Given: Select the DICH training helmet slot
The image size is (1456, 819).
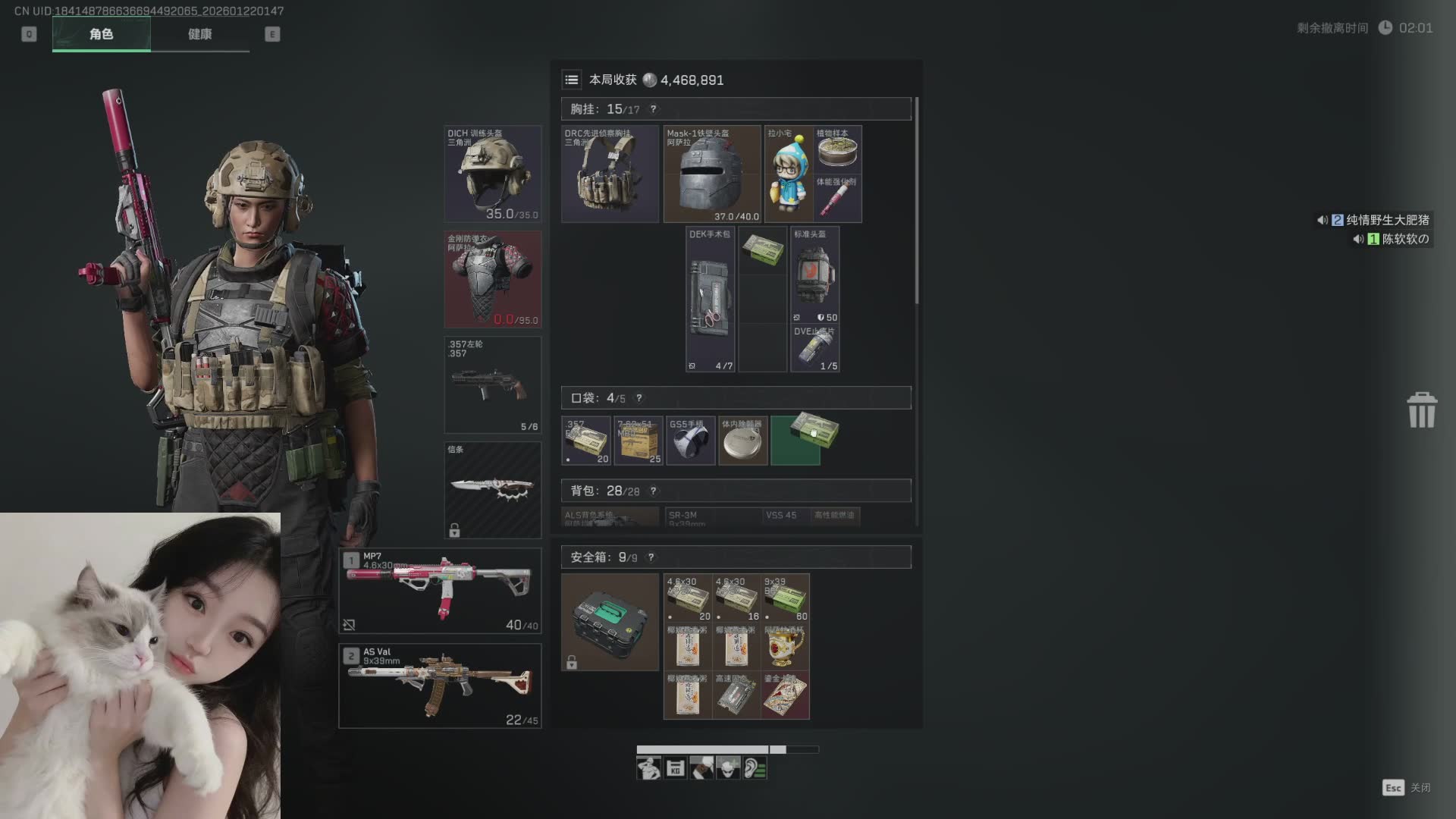Looking at the screenshot, I should pyautogui.click(x=493, y=174).
